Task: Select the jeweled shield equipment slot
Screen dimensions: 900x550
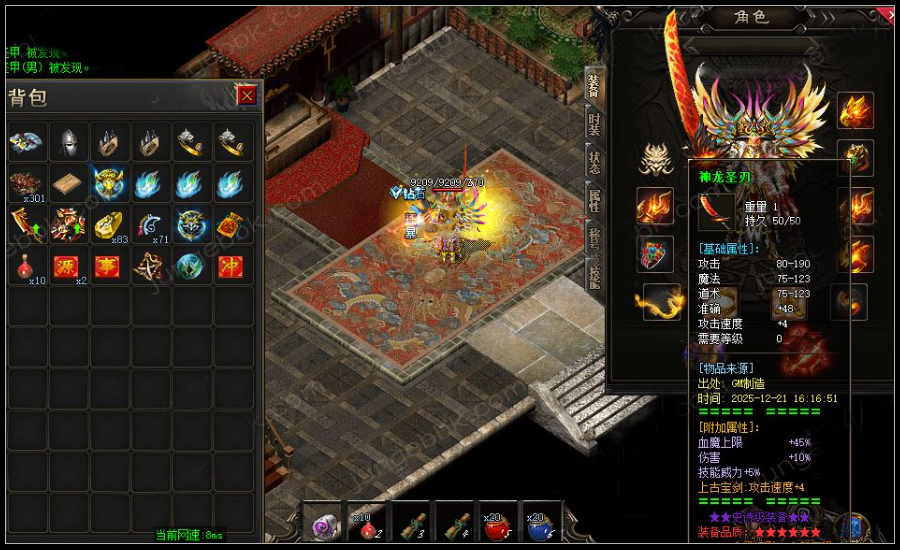Action: pos(655,253)
